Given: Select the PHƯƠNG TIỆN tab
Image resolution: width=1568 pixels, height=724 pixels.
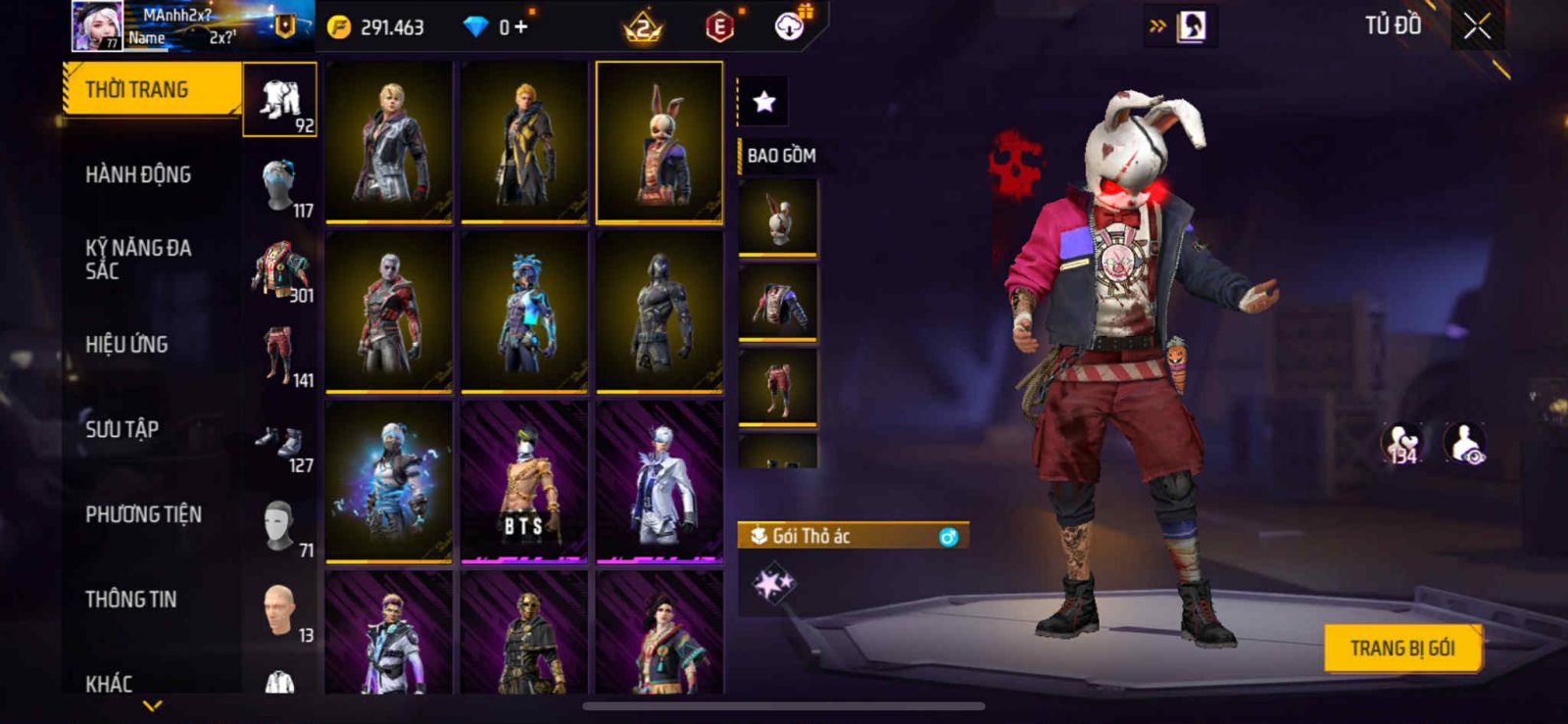Looking at the screenshot, I should (x=144, y=514).
